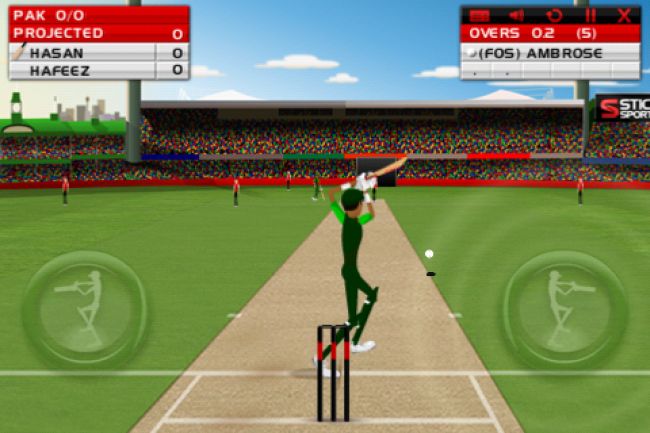650x433 pixels.
Task: Close the game with the red X
Action: point(625,15)
